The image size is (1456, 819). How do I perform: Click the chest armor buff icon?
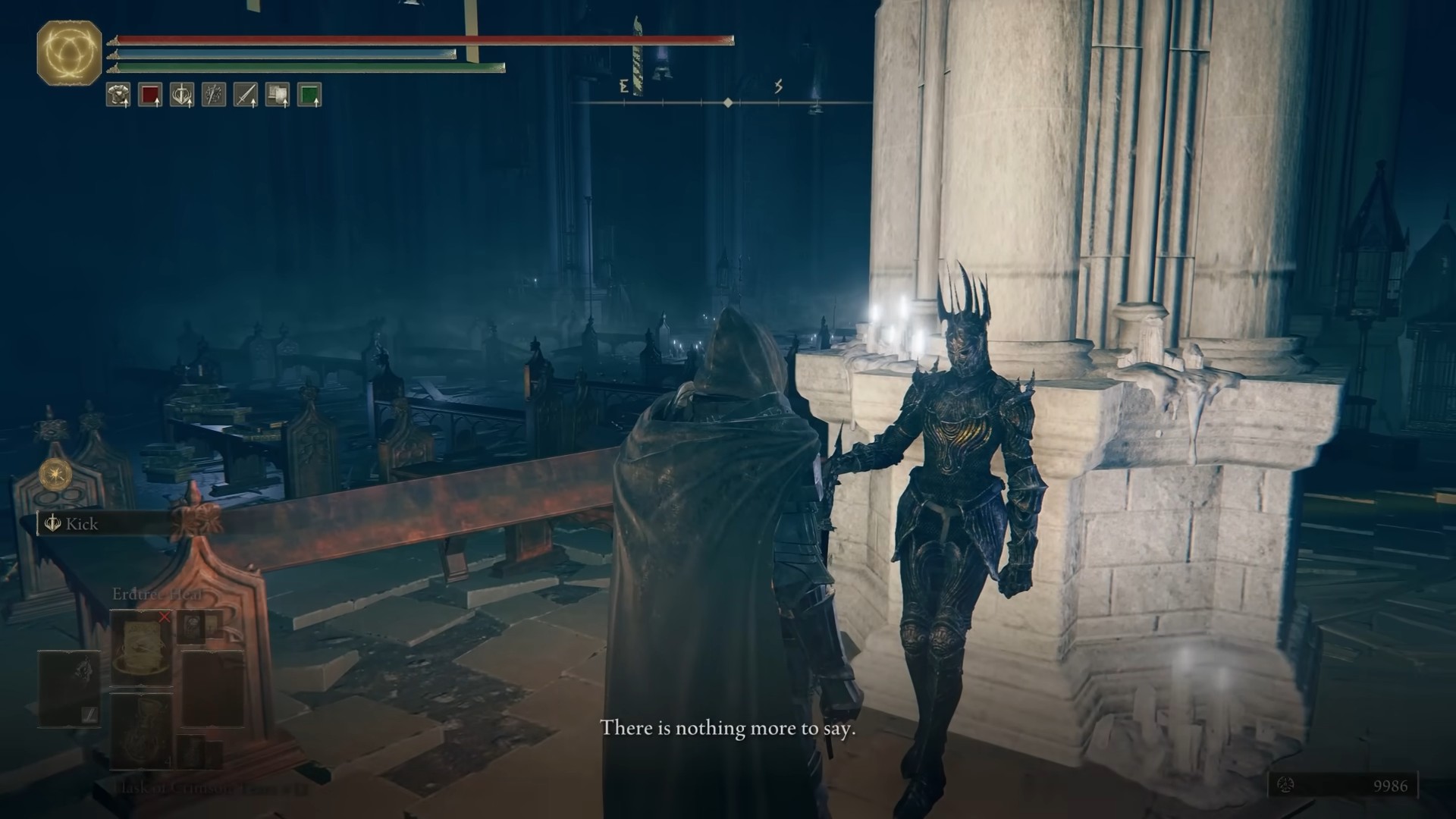coord(118,95)
